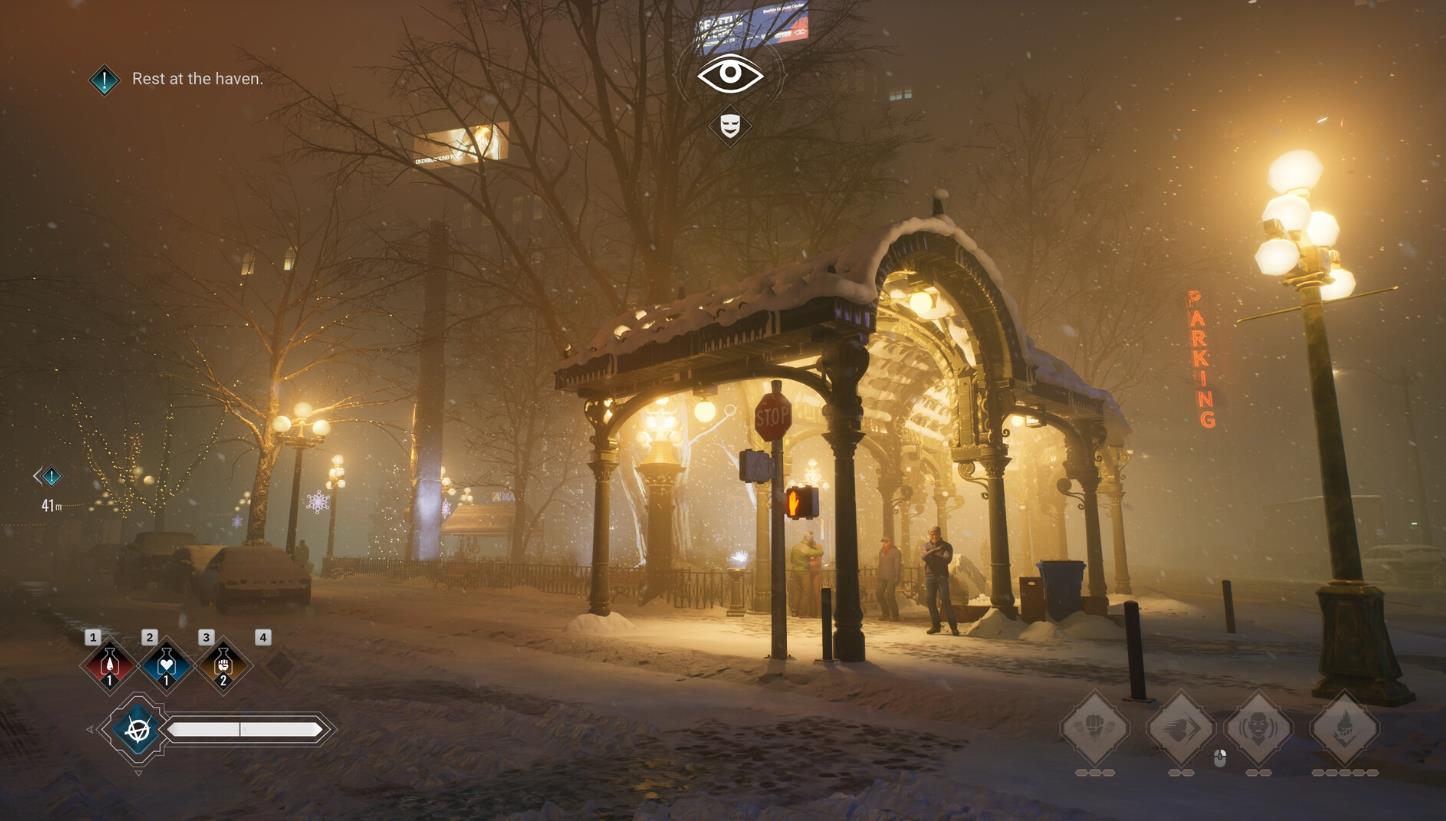Screen dimensions: 1446x821
Task: Activate the fist strike ability
Action: (1095, 727)
